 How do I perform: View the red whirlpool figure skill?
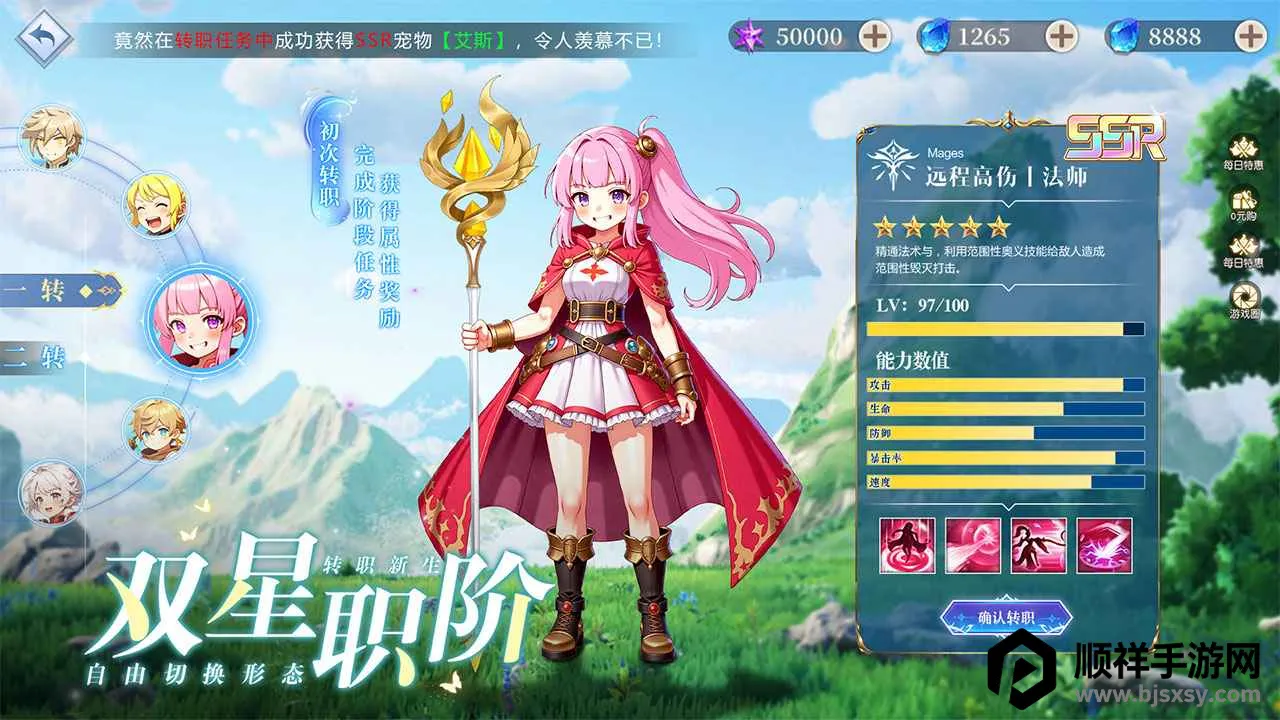(908, 546)
